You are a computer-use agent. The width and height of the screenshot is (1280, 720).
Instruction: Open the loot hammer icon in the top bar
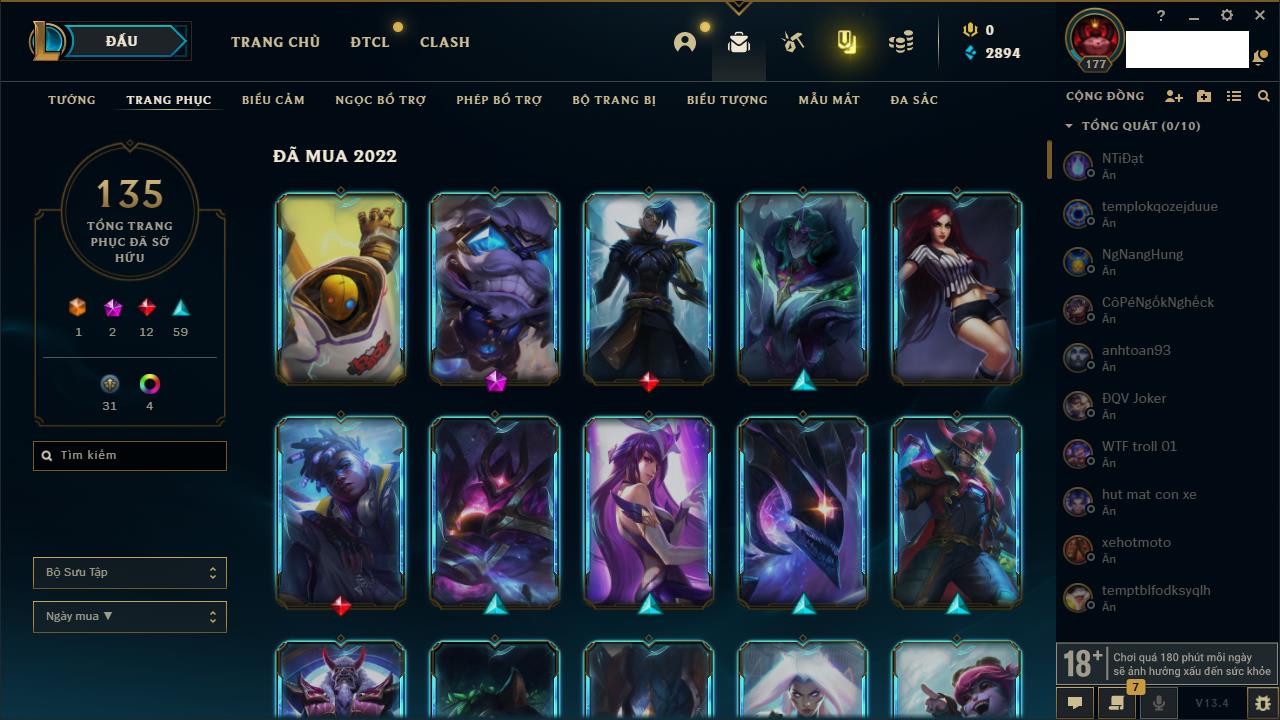tap(793, 42)
